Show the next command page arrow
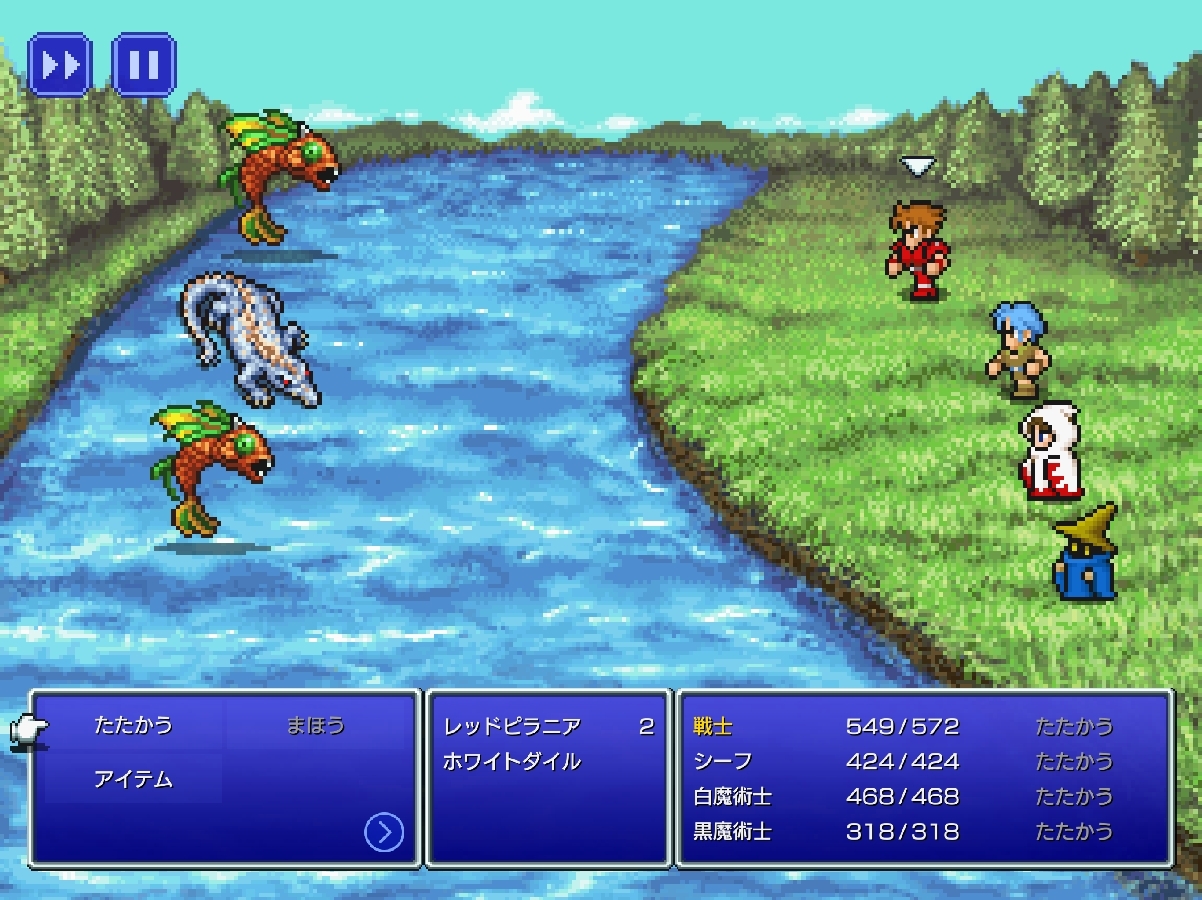The image size is (1202, 900). [384, 832]
